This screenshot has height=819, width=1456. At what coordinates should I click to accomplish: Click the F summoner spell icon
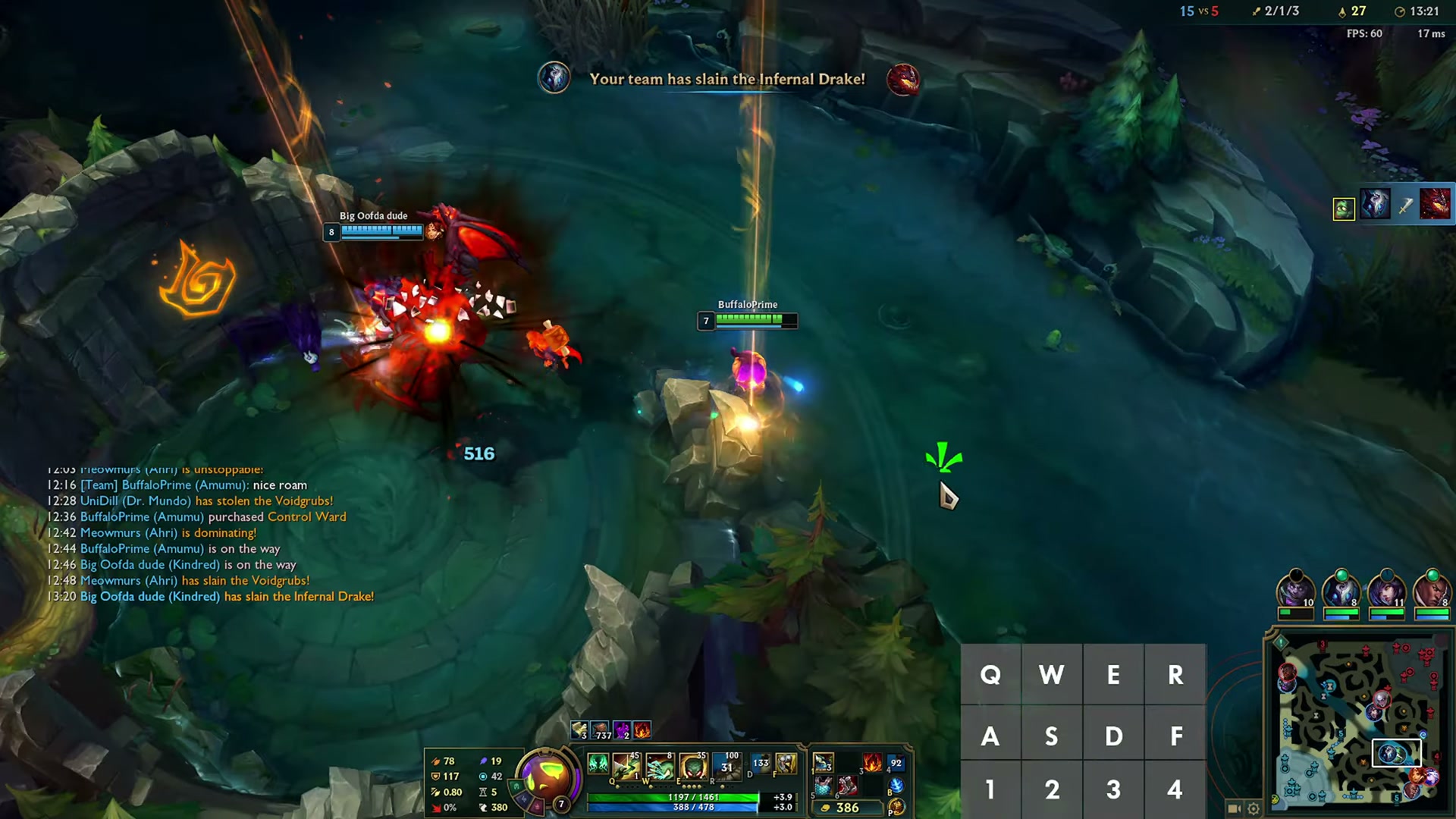coord(786,764)
